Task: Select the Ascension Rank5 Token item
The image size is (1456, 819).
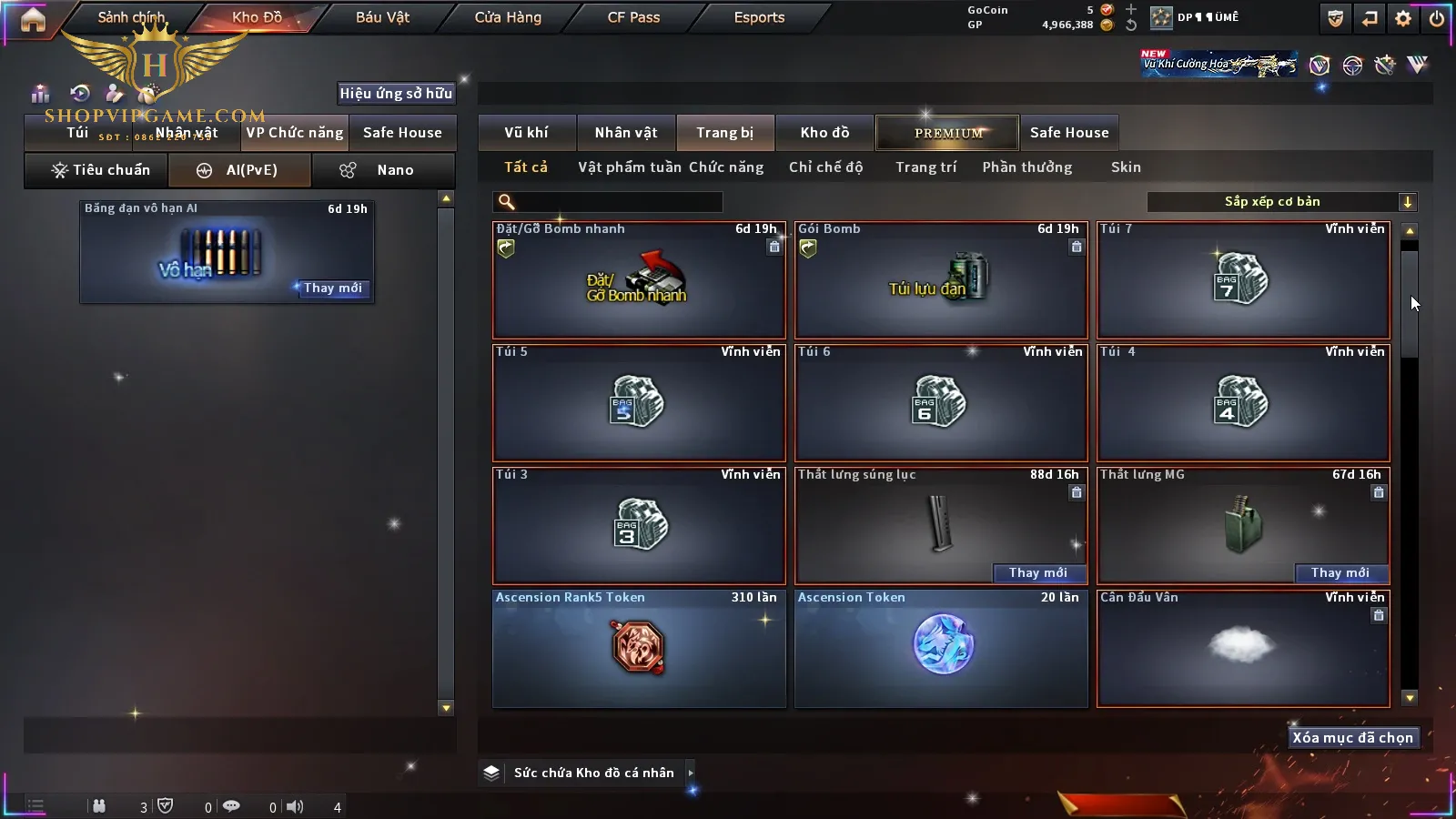Action: 638,649
